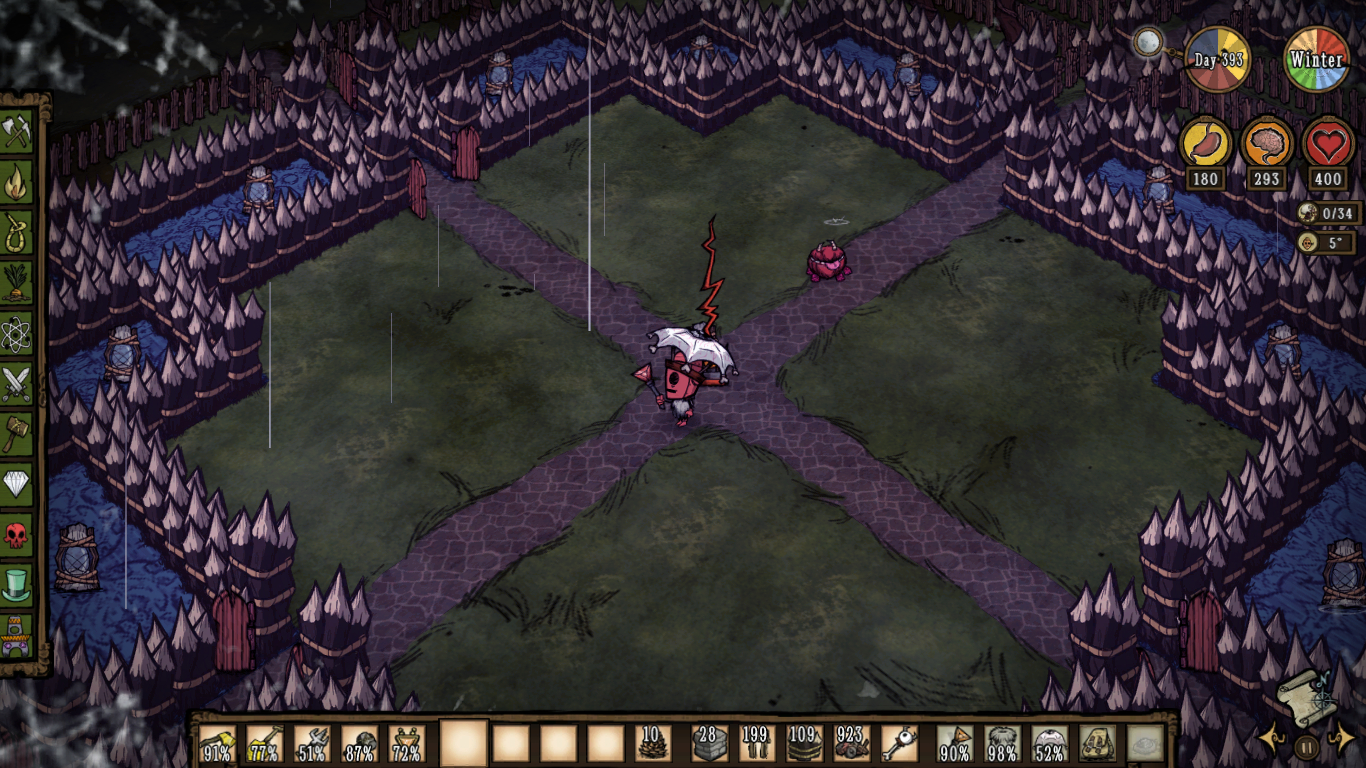1366x768 pixels.
Task: Select the boards stack of 109
Action: [x=804, y=744]
